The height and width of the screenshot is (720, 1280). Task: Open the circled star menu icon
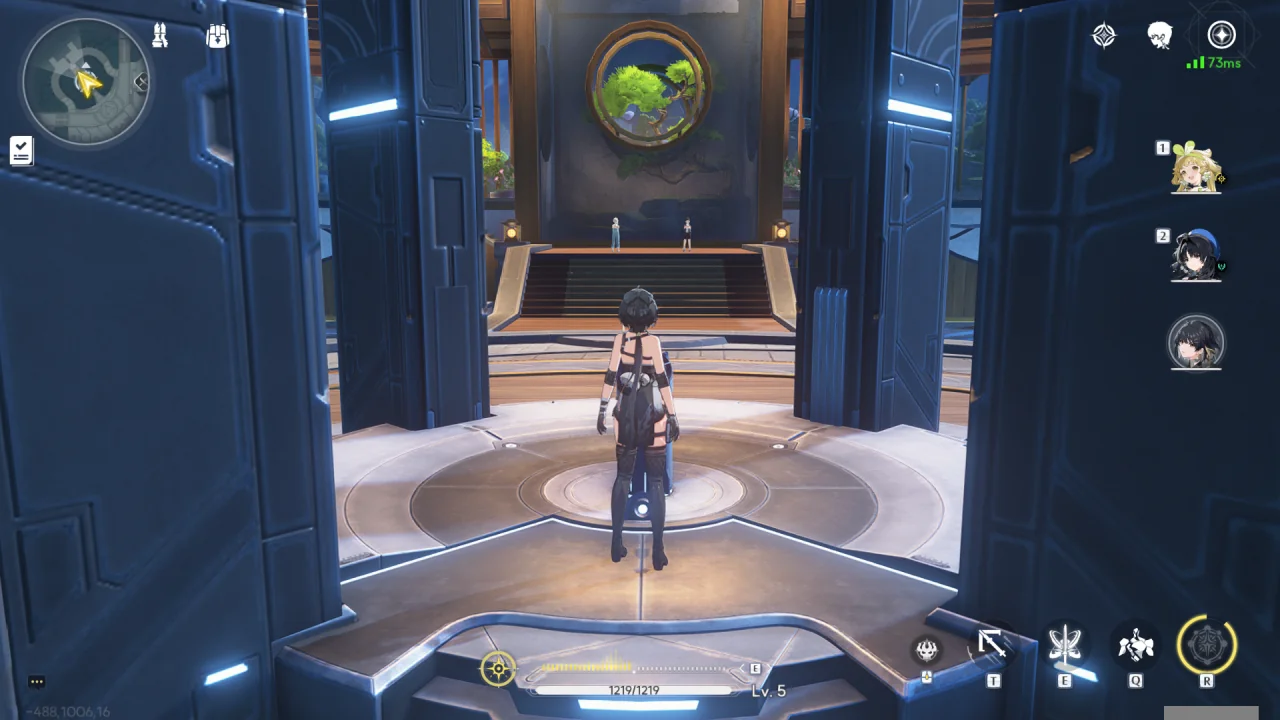pos(1221,36)
